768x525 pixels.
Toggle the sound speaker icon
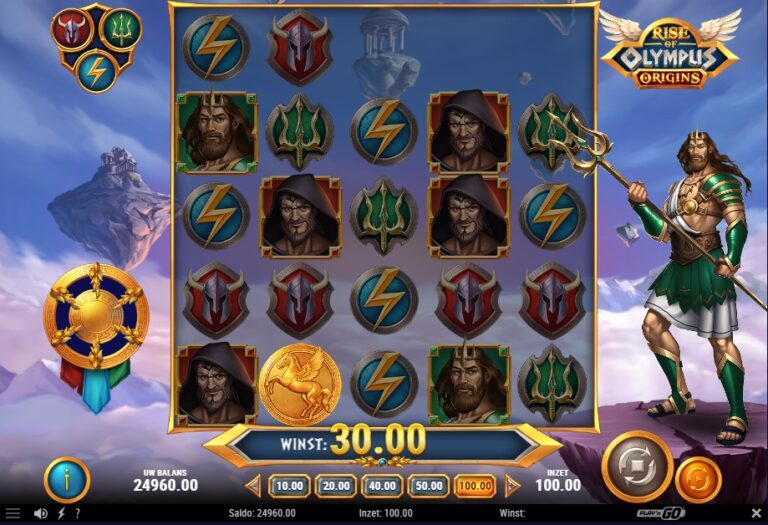pos(40,514)
